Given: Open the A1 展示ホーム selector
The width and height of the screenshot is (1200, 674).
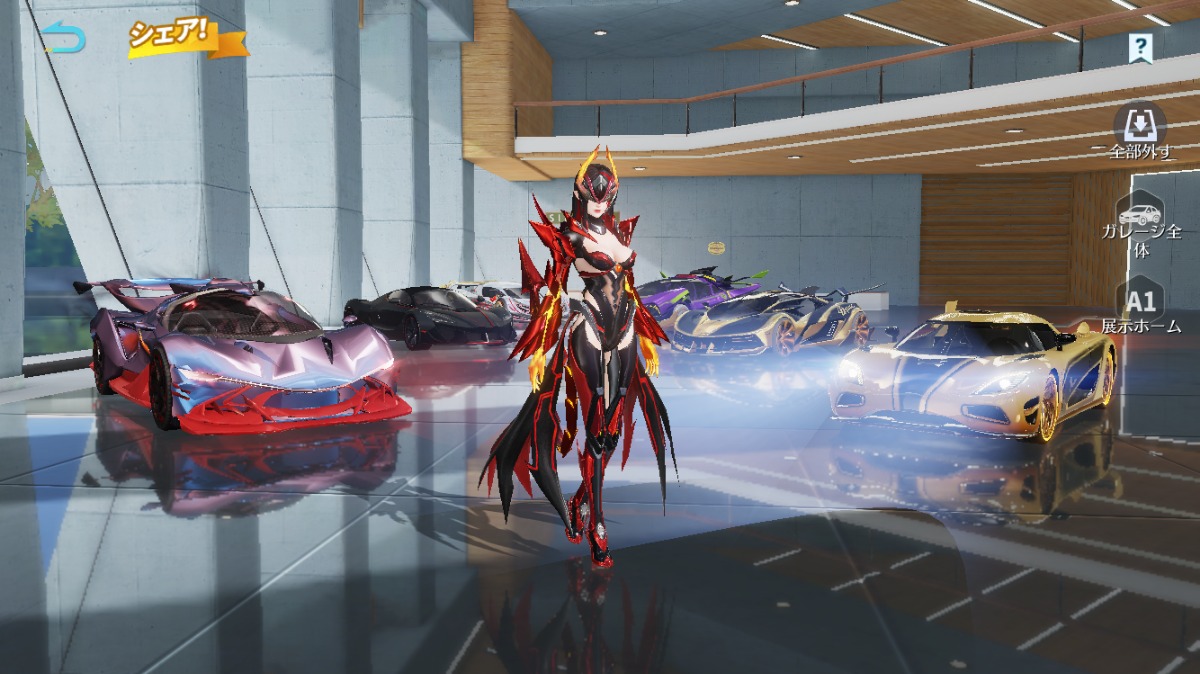Looking at the screenshot, I should (1141, 308).
